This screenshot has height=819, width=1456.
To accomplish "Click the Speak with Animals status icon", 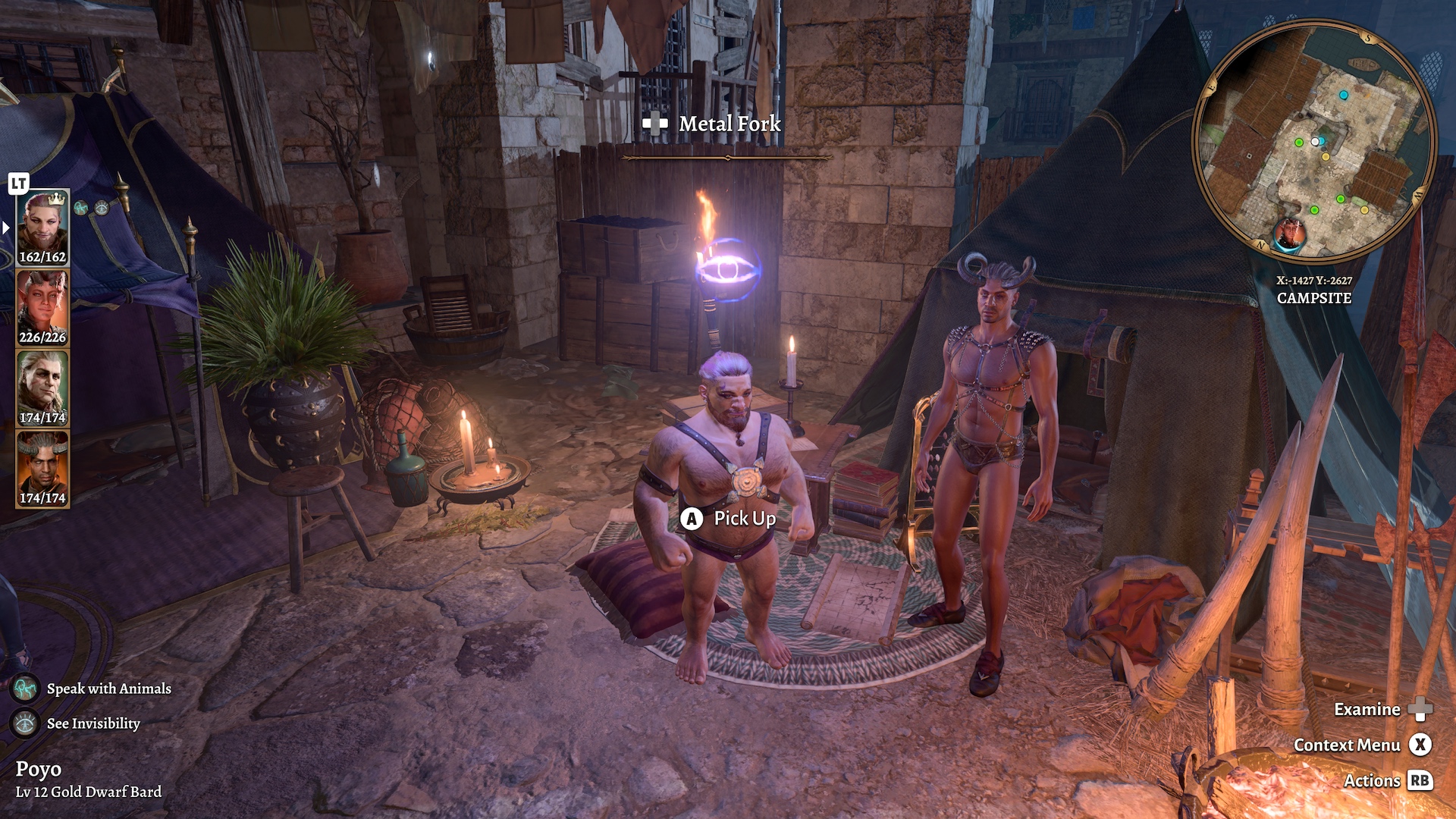I will 25,689.
